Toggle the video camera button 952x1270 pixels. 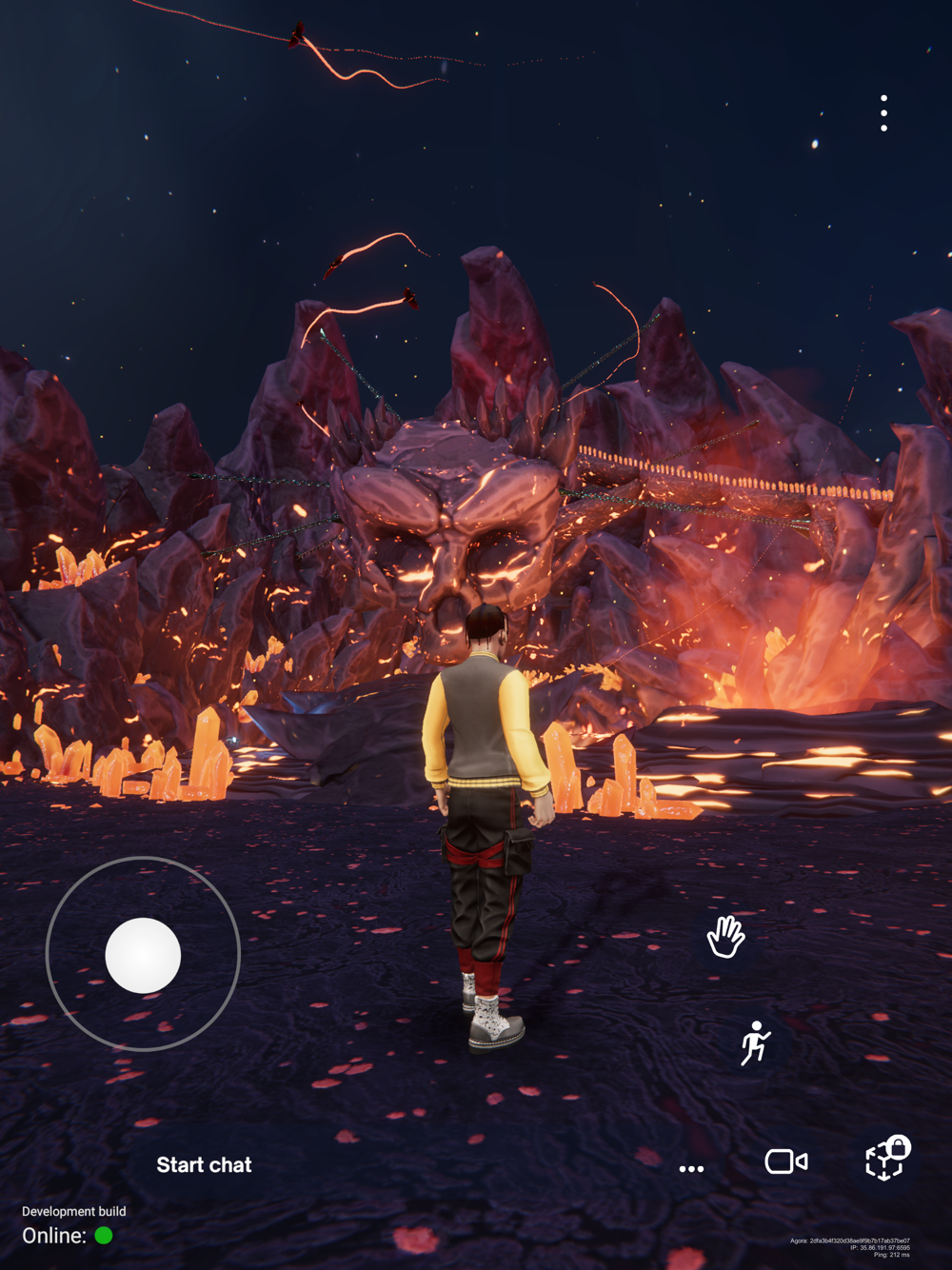tap(786, 1161)
